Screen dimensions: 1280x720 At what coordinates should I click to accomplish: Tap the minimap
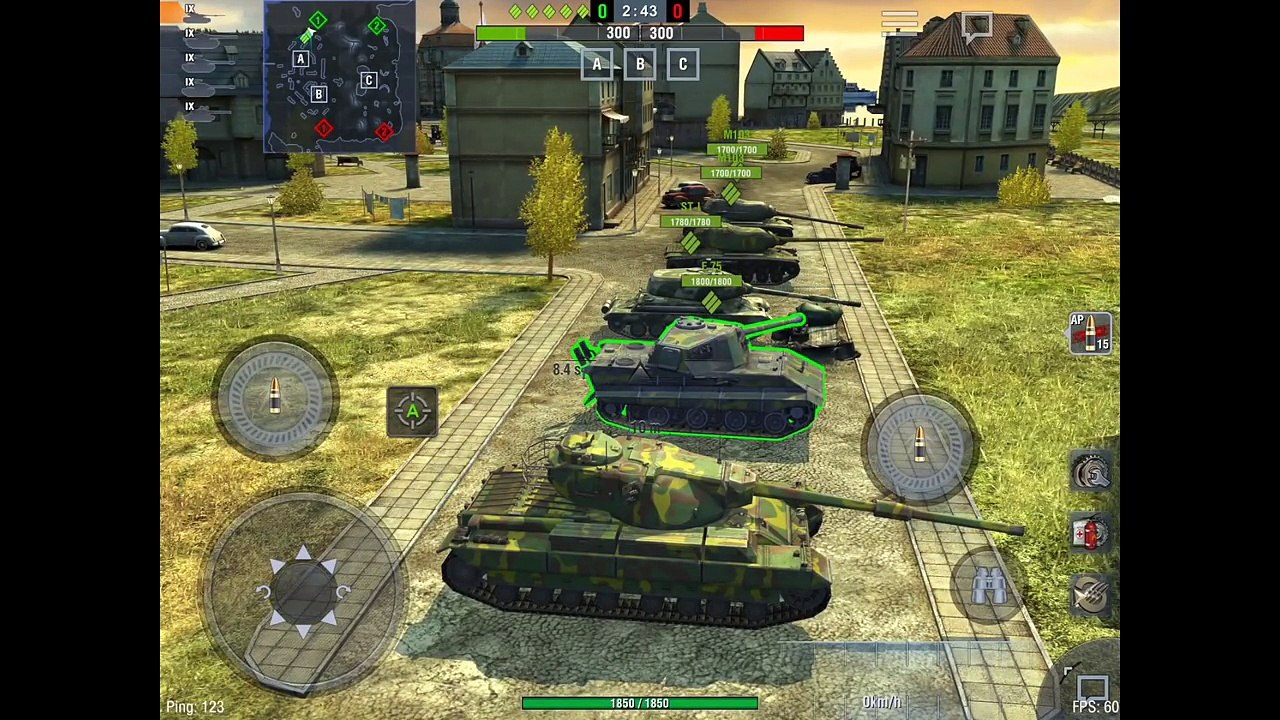pos(340,76)
